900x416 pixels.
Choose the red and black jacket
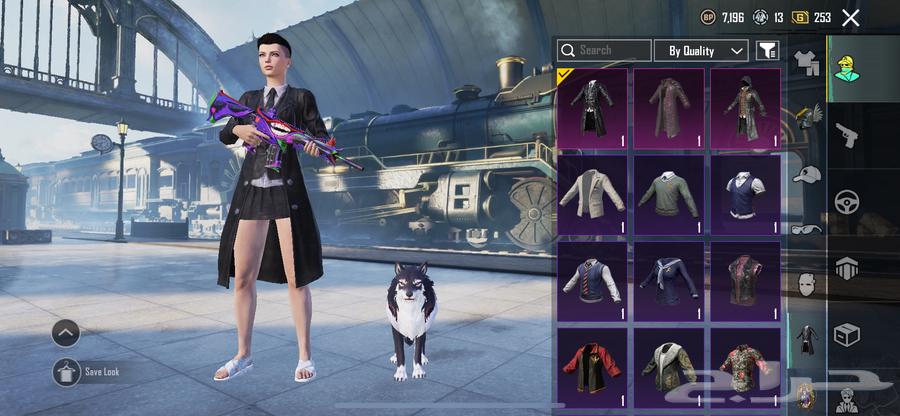pyautogui.click(x=593, y=366)
